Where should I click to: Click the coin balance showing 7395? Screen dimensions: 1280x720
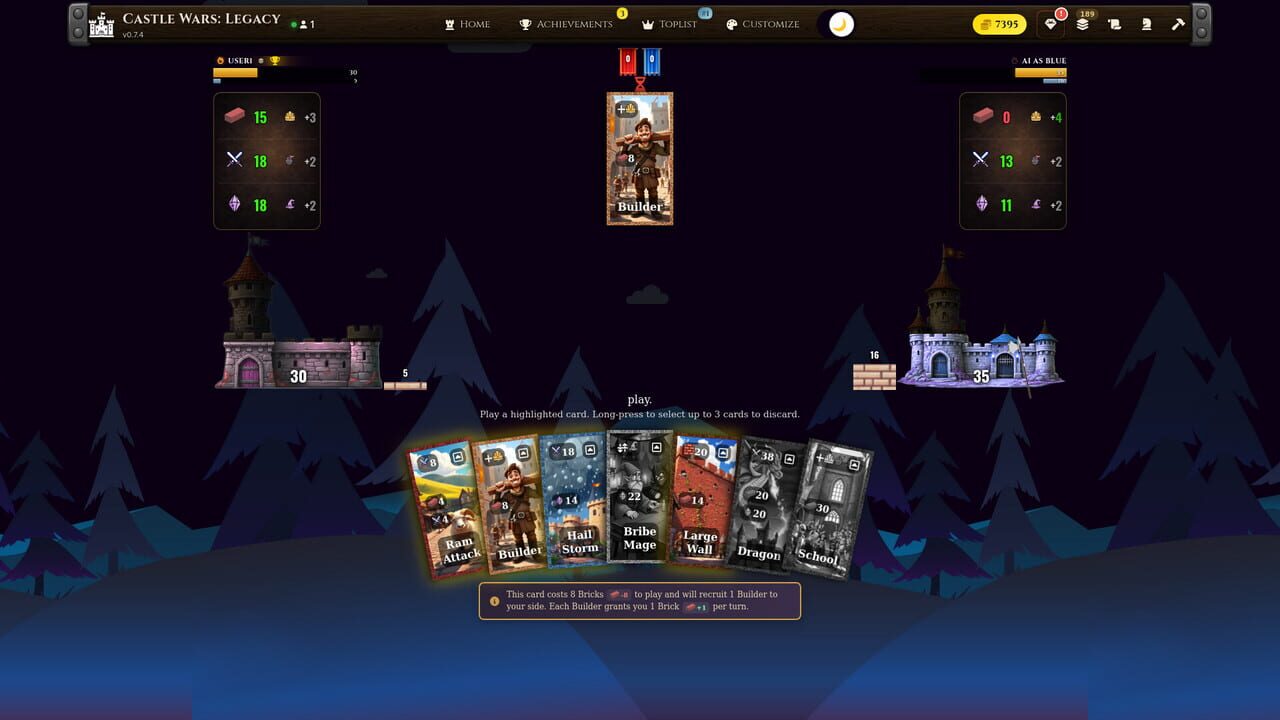(998, 24)
